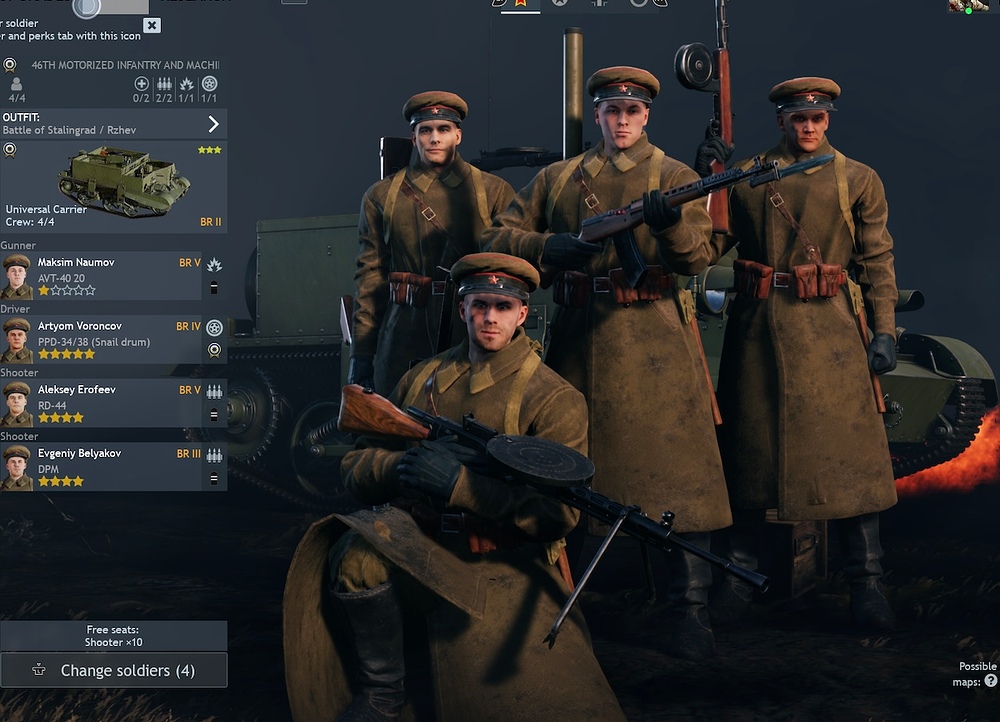
Task: Open the Change soldiers menu
Action: click(x=113, y=670)
